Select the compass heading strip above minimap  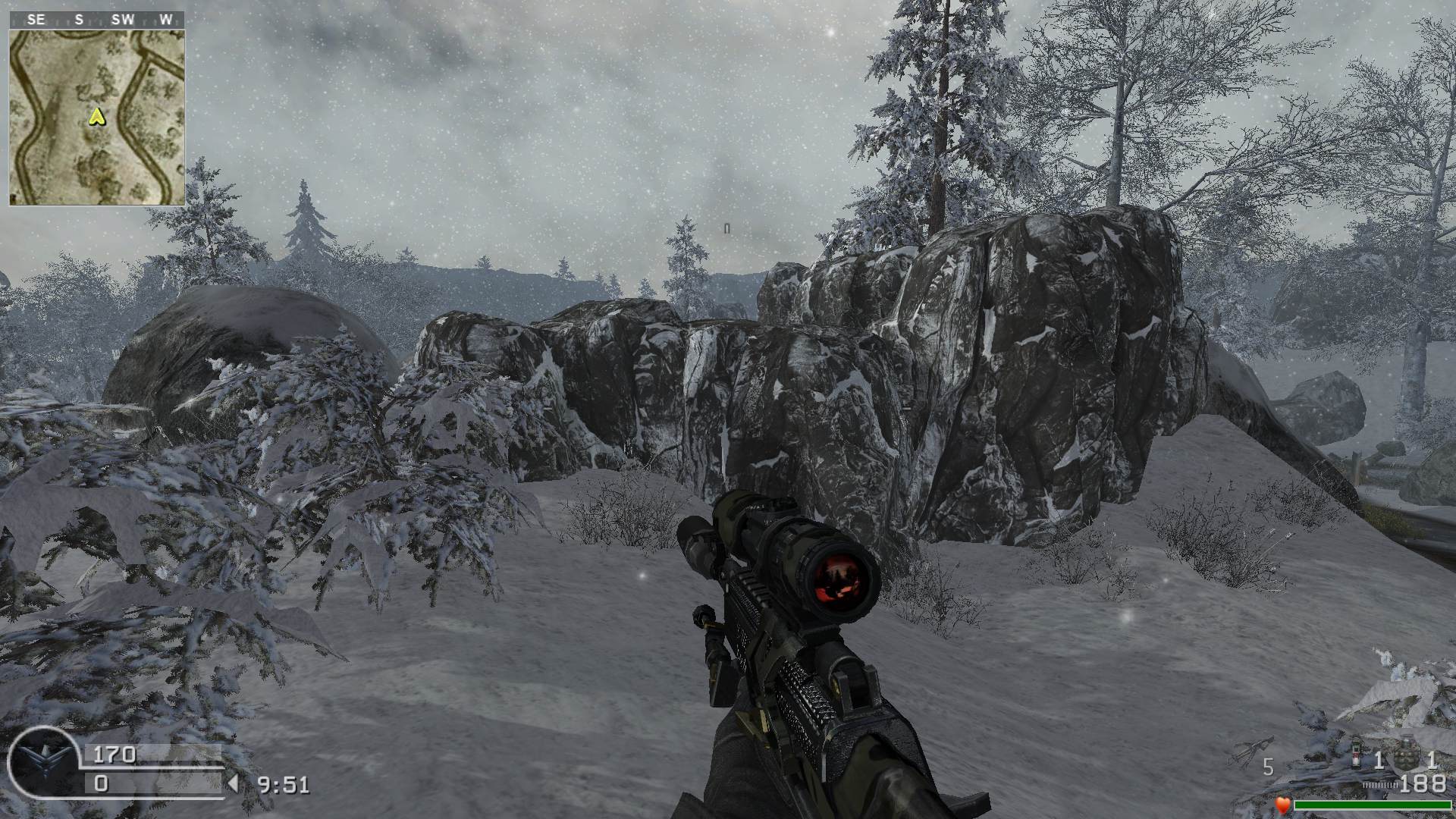[97, 20]
